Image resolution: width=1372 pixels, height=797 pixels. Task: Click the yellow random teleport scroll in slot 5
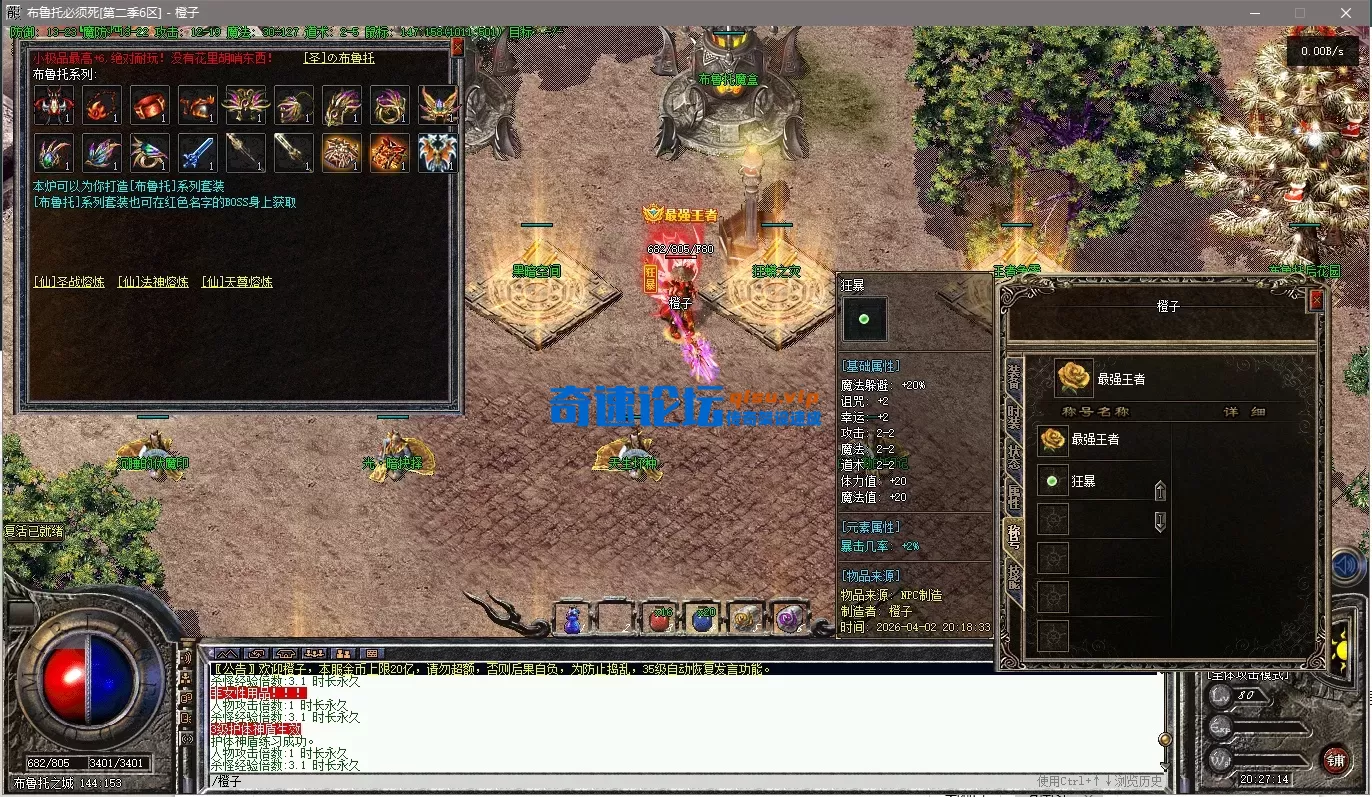click(x=747, y=618)
